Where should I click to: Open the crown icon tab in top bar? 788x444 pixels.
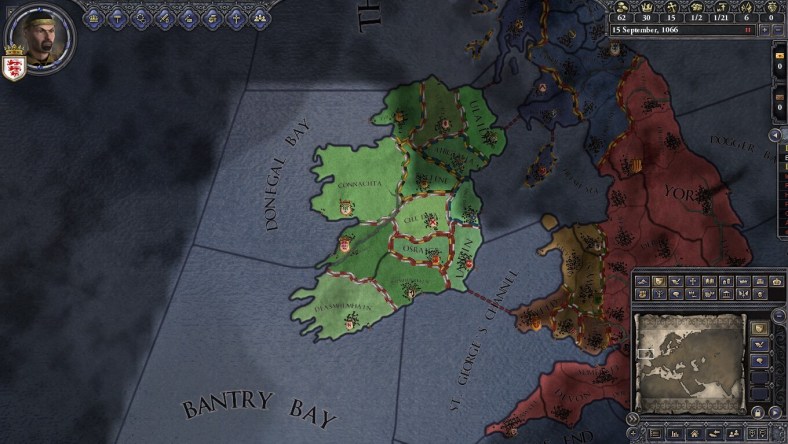[x=95, y=17]
